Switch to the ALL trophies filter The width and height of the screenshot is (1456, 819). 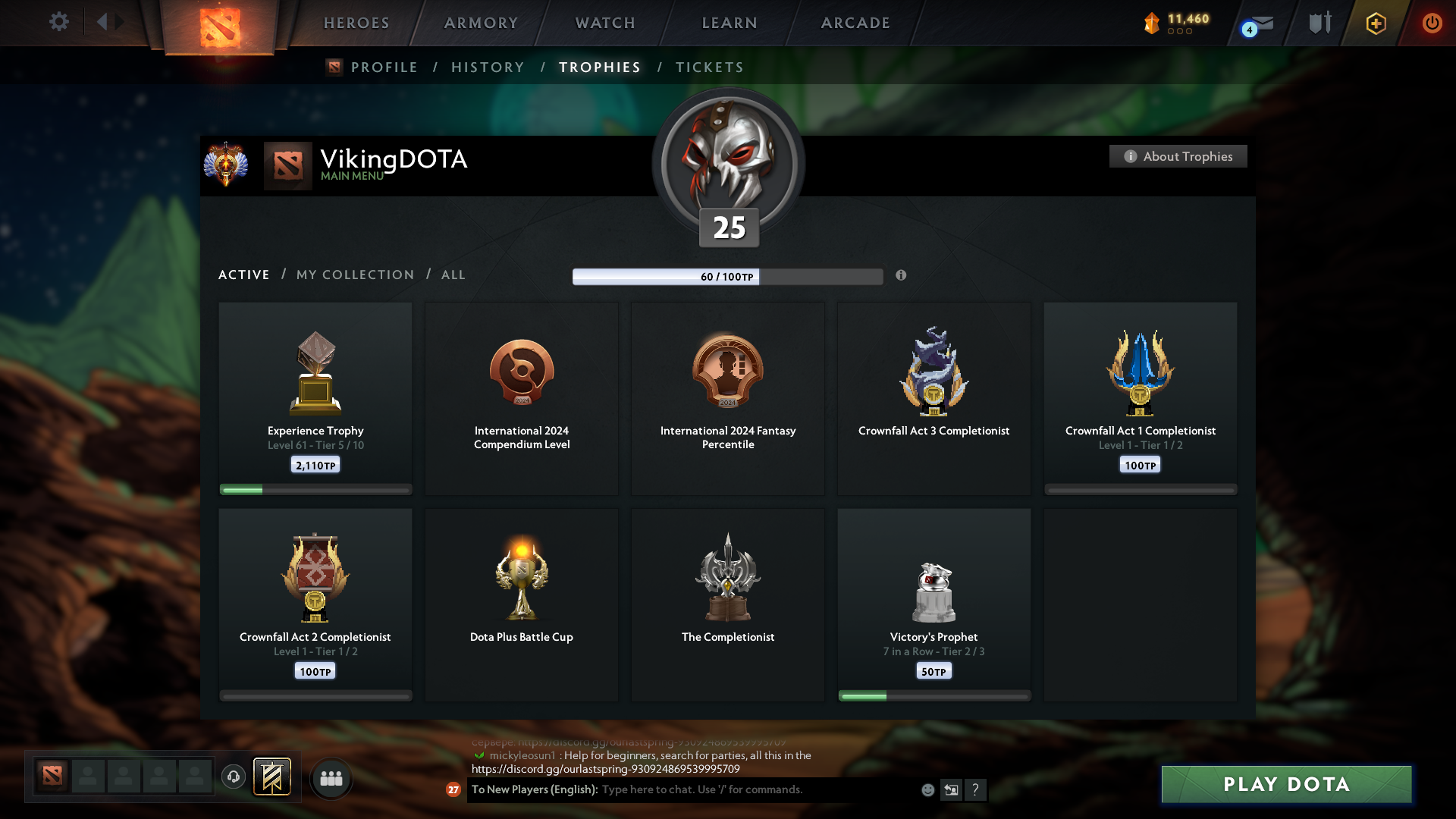point(453,275)
